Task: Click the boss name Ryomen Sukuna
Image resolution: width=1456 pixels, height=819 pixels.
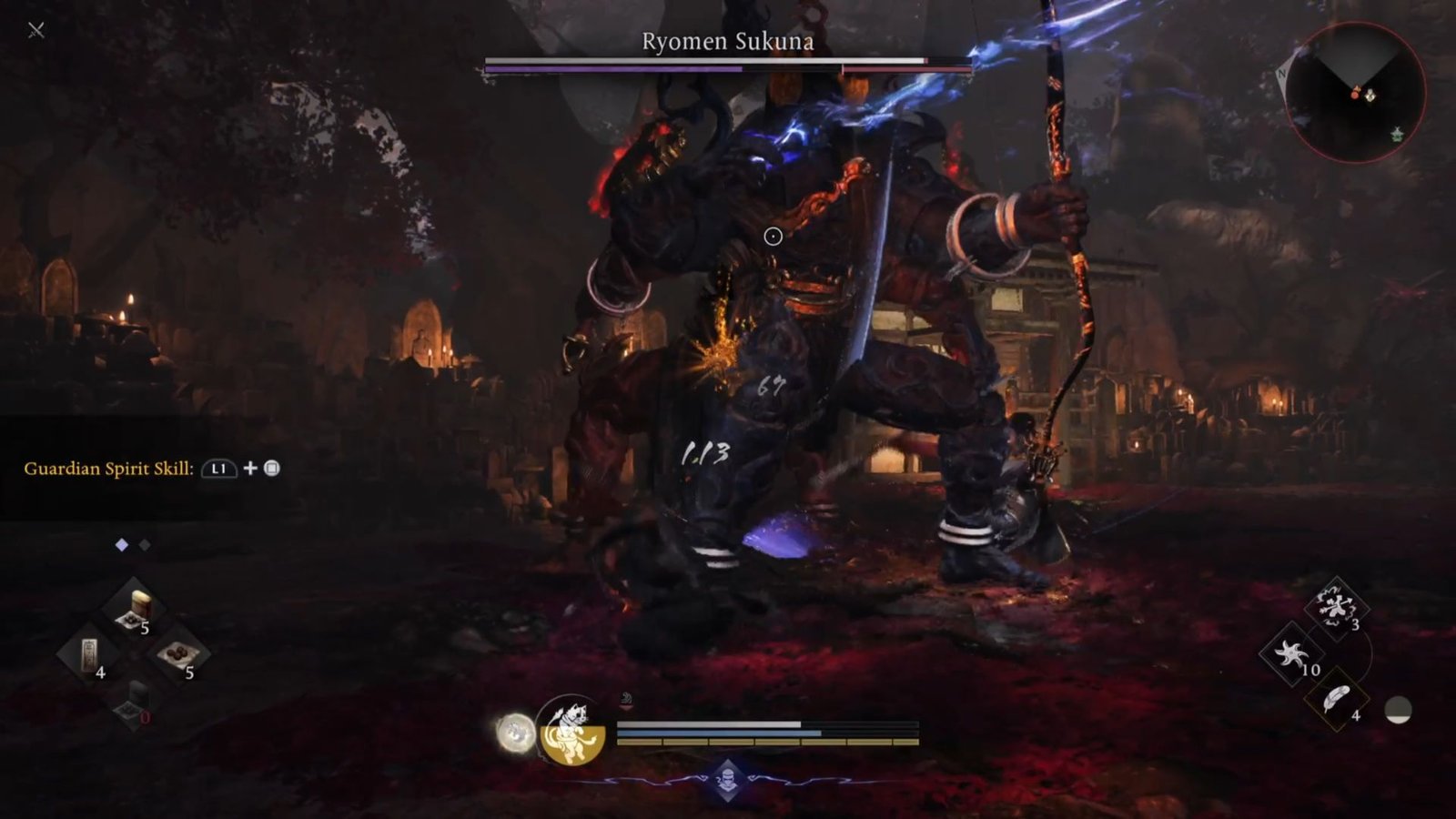Action: tap(728, 41)
